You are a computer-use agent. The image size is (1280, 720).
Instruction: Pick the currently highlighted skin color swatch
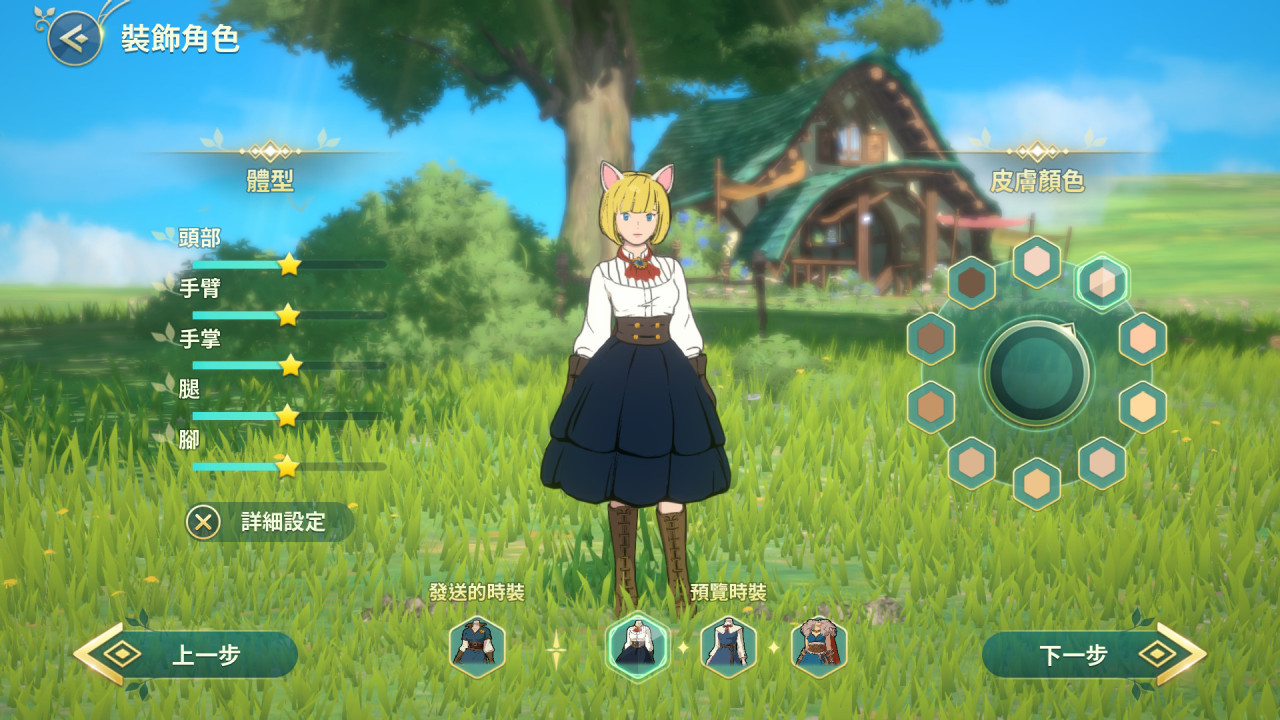[x=1102, y=282]
